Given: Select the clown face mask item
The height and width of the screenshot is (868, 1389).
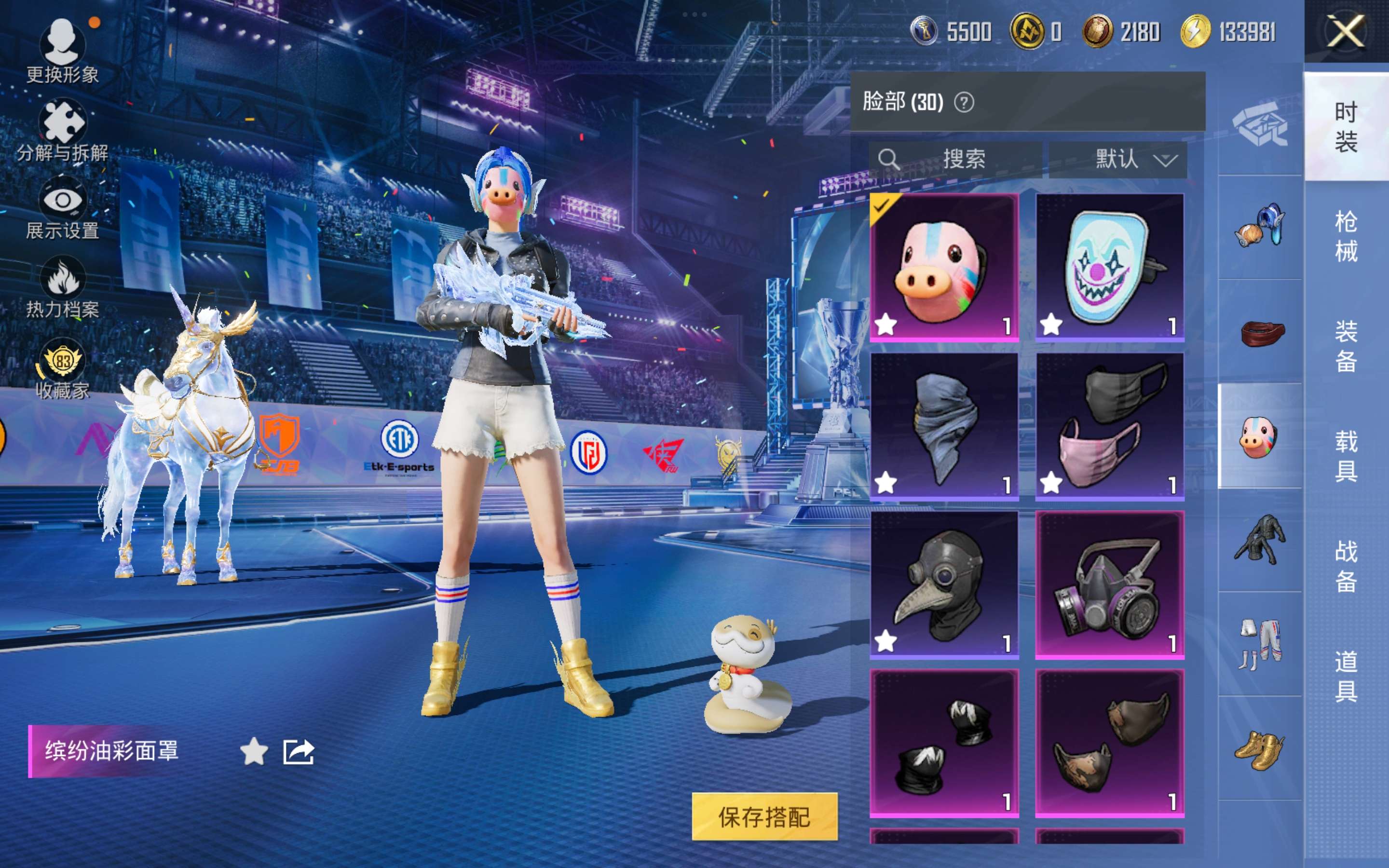Looking at the screenshot, I should point(1109,268).
